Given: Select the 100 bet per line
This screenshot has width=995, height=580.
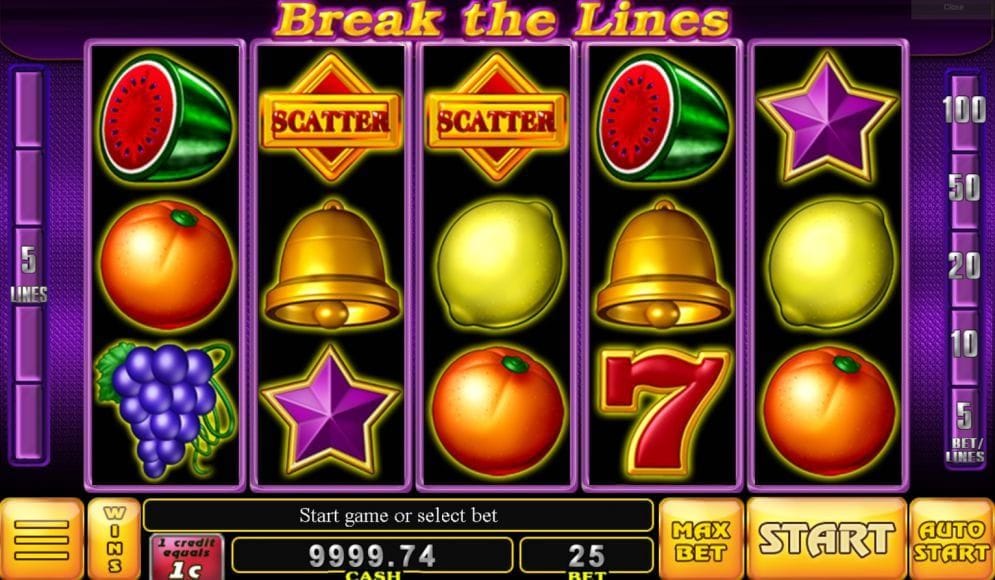Looking at the screenshot, I should pos(964,110).
